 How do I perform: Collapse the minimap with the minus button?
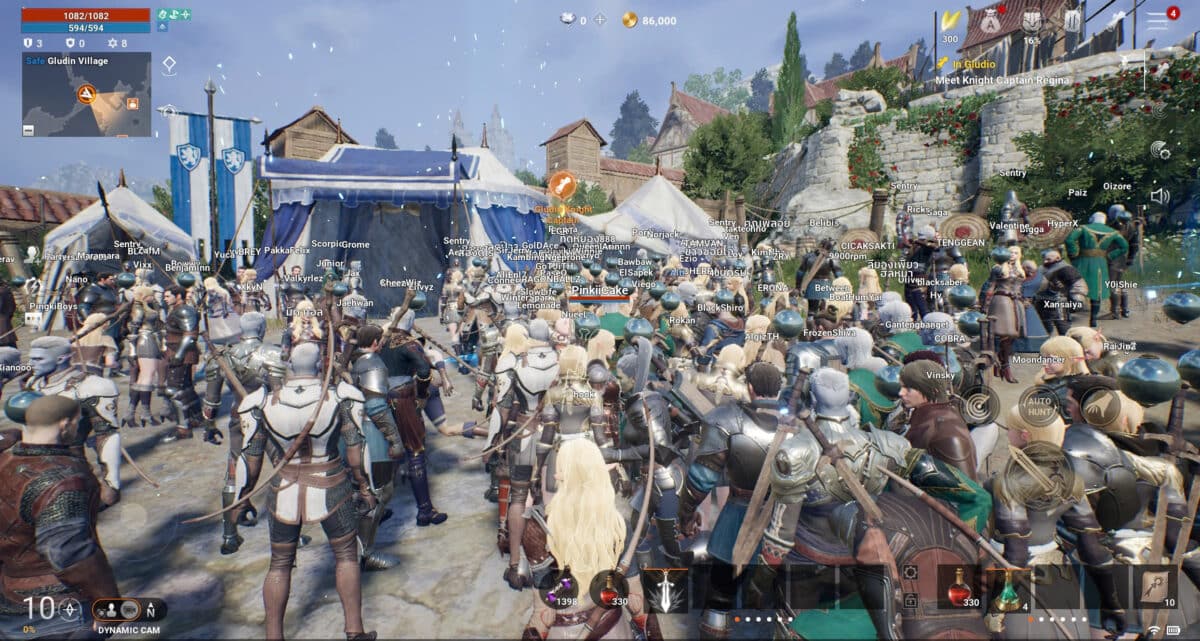[x=28, y=131]
